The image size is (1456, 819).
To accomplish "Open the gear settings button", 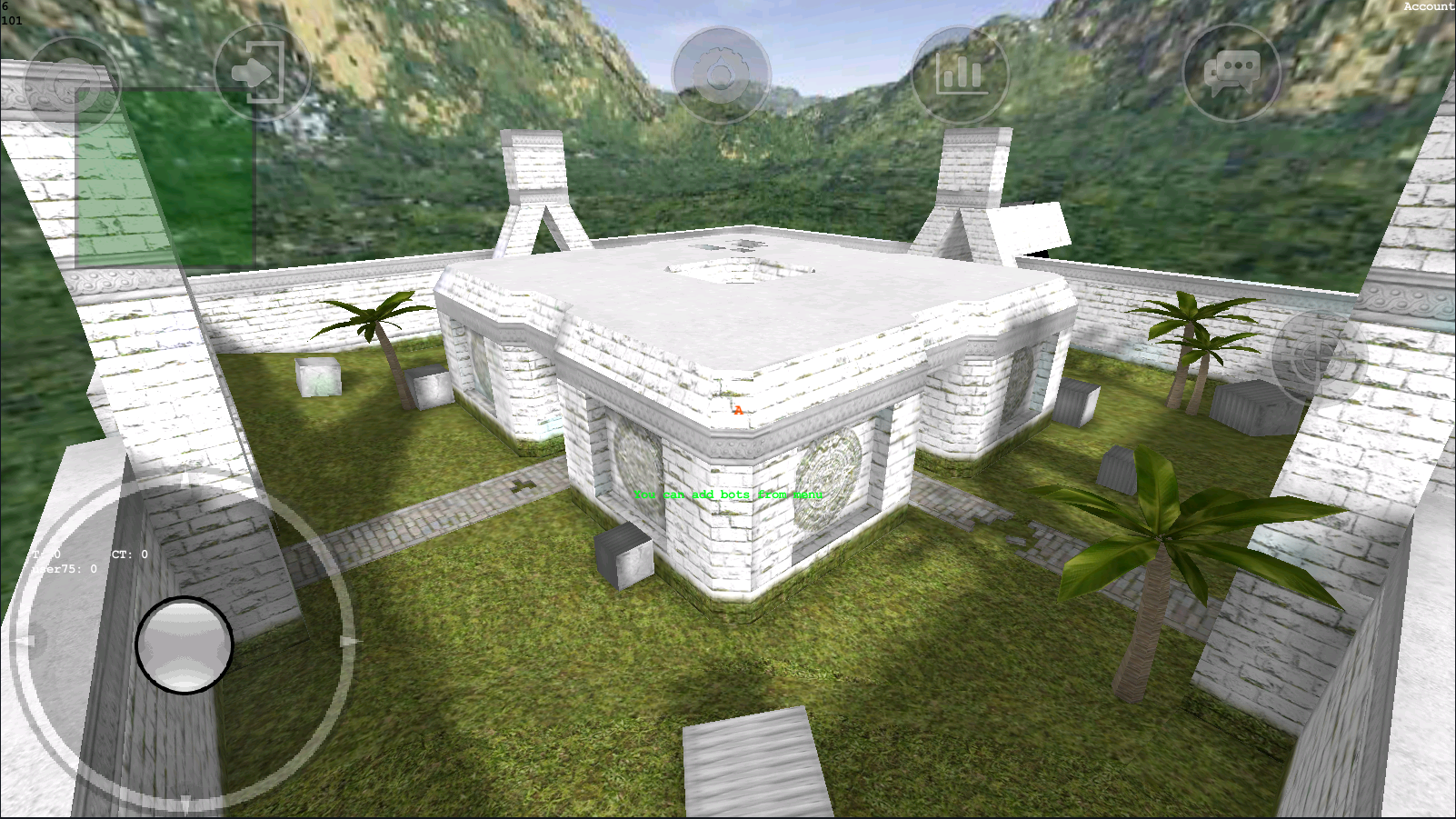I will pyautogui.click(x=721, y=75).
